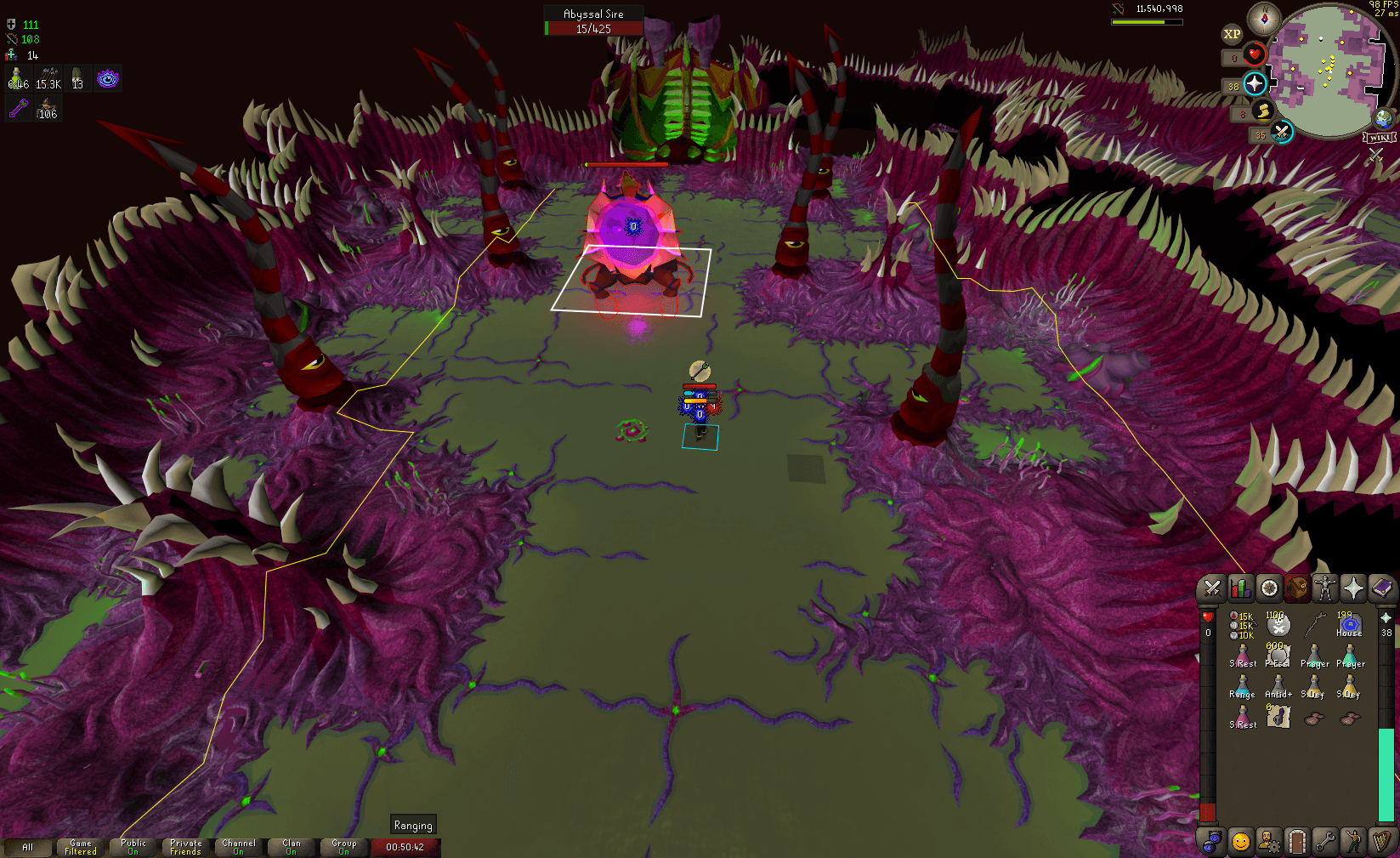Open the Prayer tab star icon
Screen dimensions: 1400x858
tap(1354, 588)
